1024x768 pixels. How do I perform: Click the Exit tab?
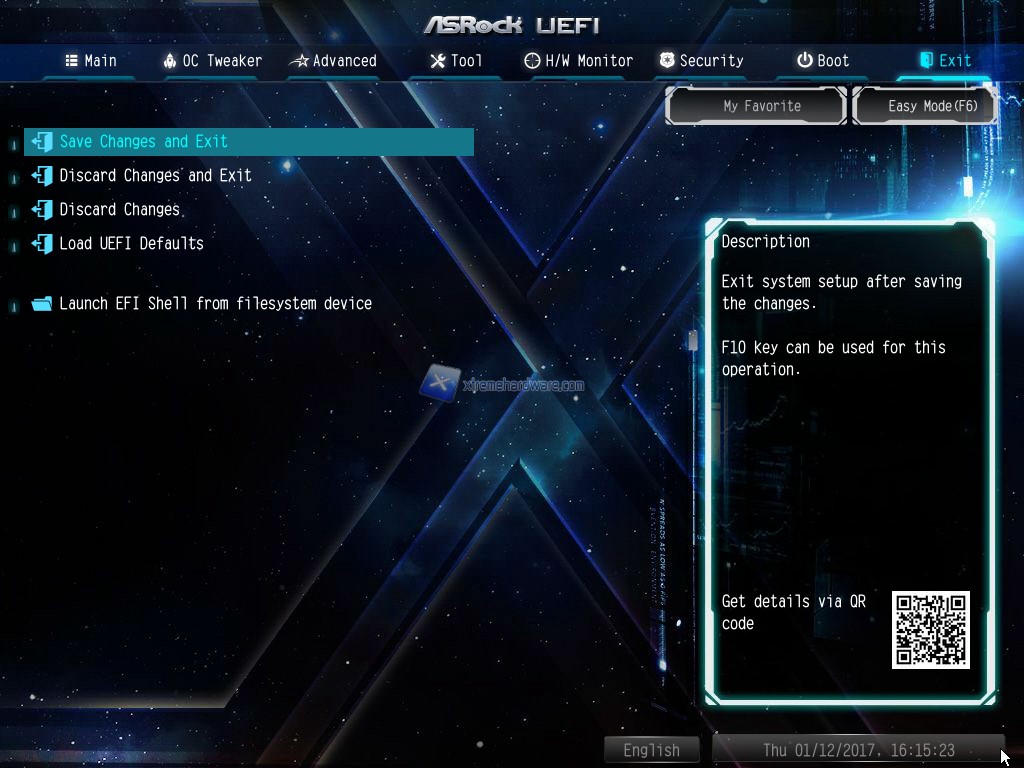point(945,61)
